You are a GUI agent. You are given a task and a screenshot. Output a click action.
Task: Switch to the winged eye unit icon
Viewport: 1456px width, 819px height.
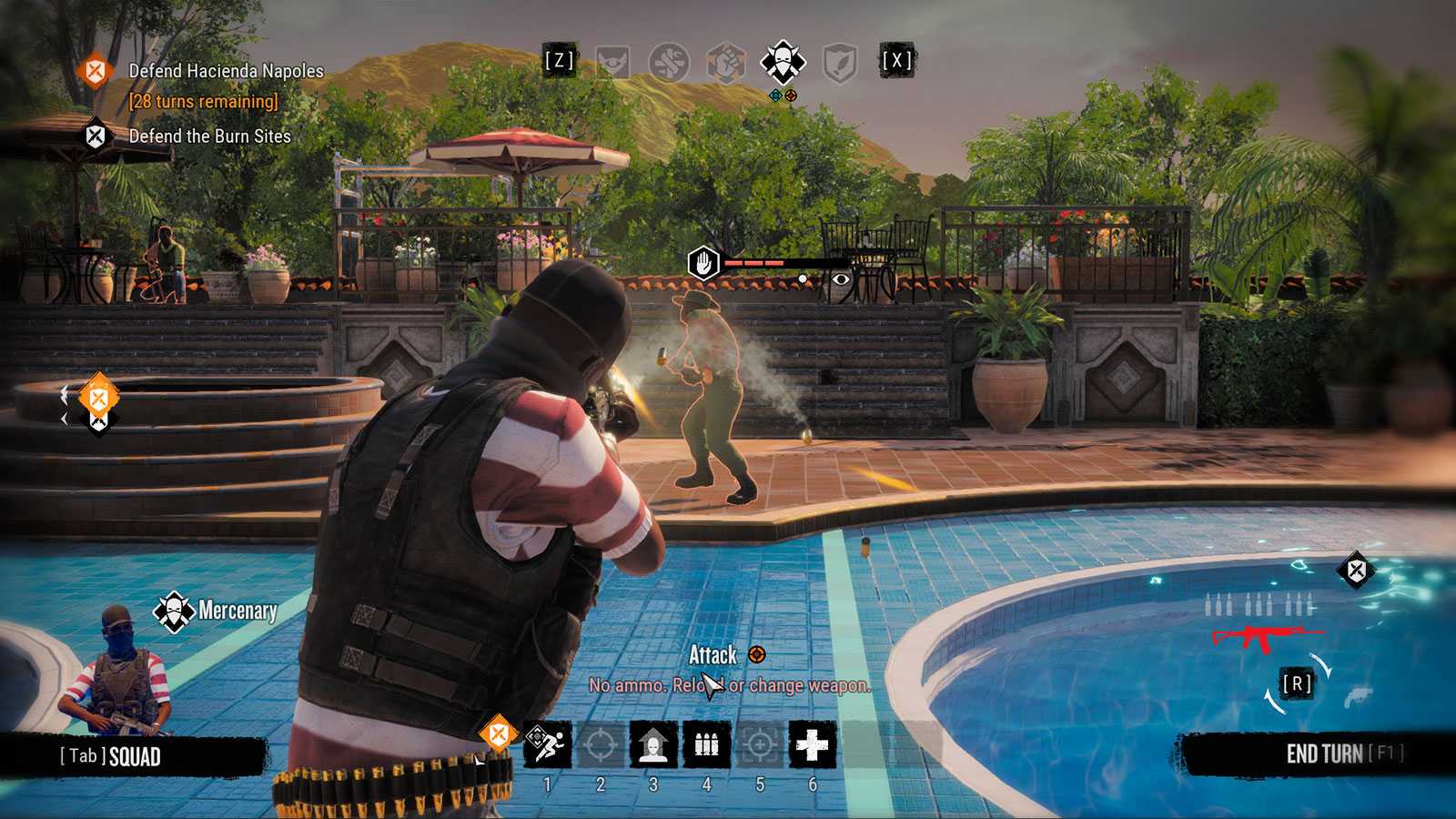pyautogui.click(x=613, y=62)
